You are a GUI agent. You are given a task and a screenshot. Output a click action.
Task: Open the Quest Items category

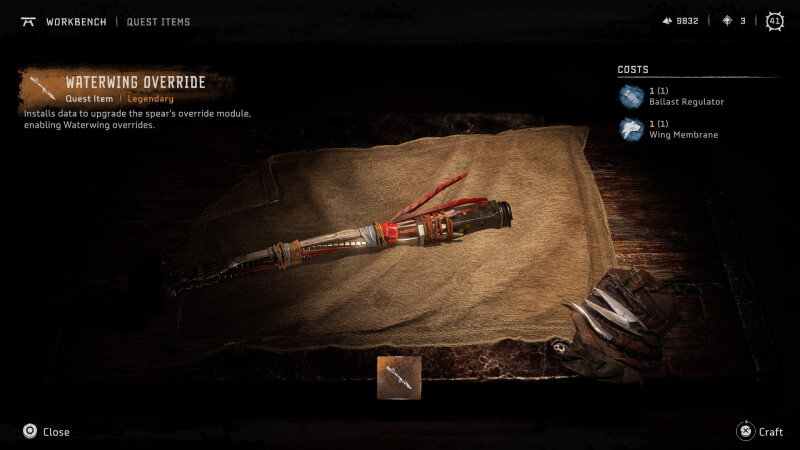[157, 21]
